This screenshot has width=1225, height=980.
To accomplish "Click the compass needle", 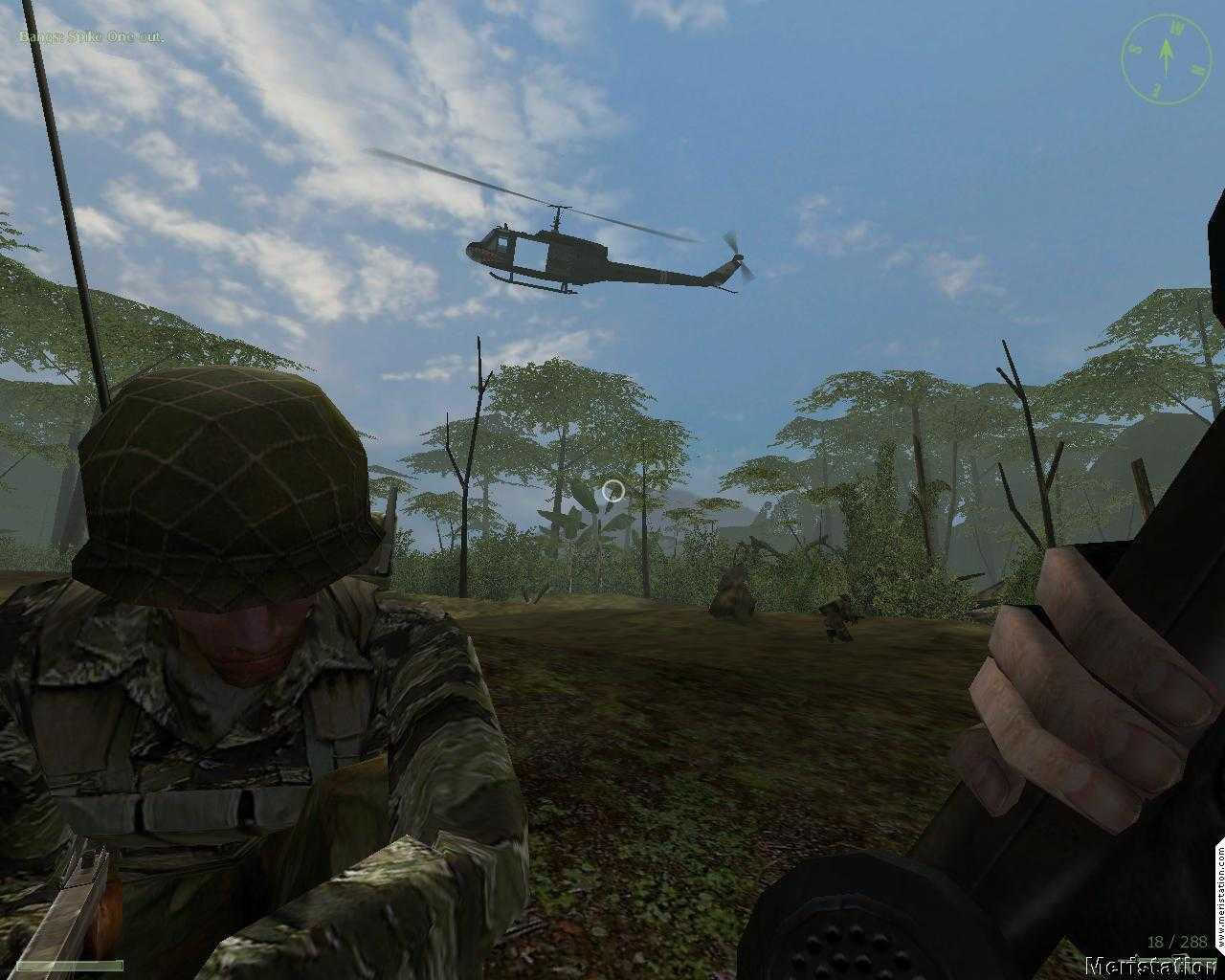I will [x=1166, y=53].
